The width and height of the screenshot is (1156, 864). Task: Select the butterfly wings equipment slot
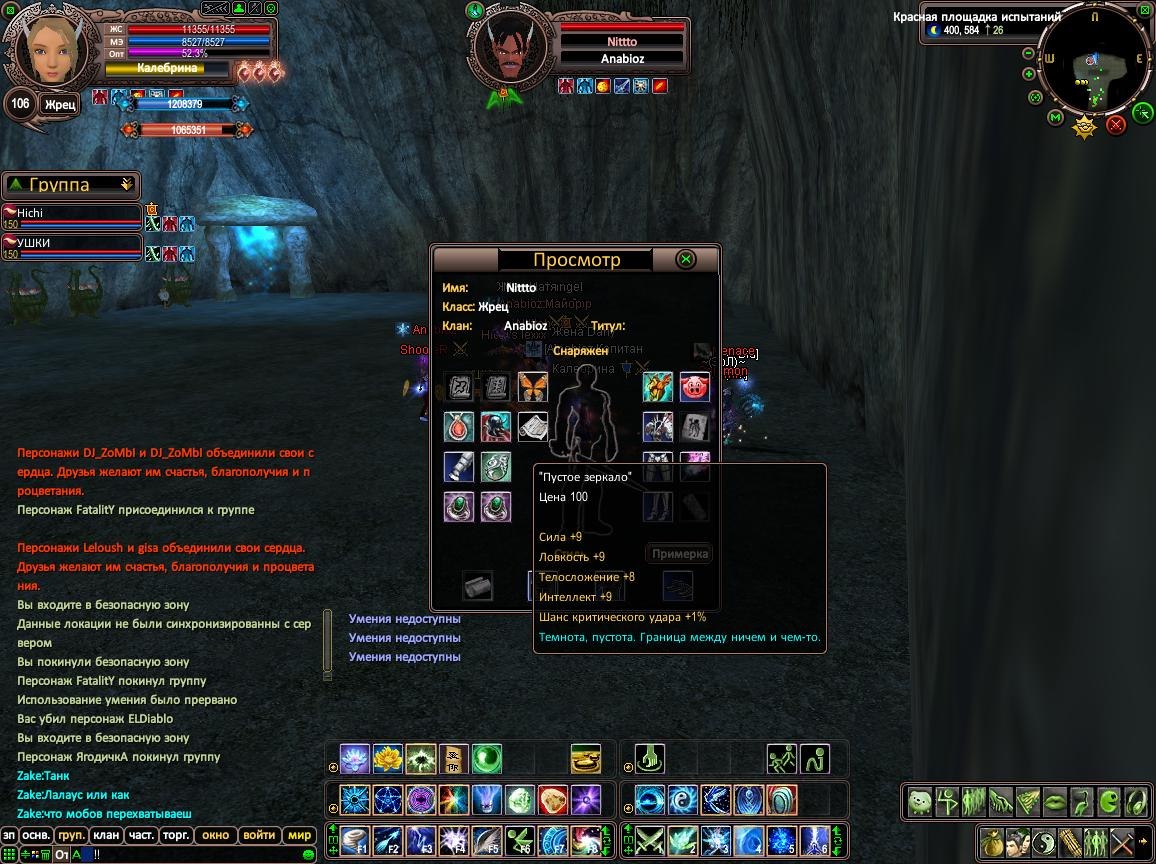pyautogui.click(x=533, y=387)
